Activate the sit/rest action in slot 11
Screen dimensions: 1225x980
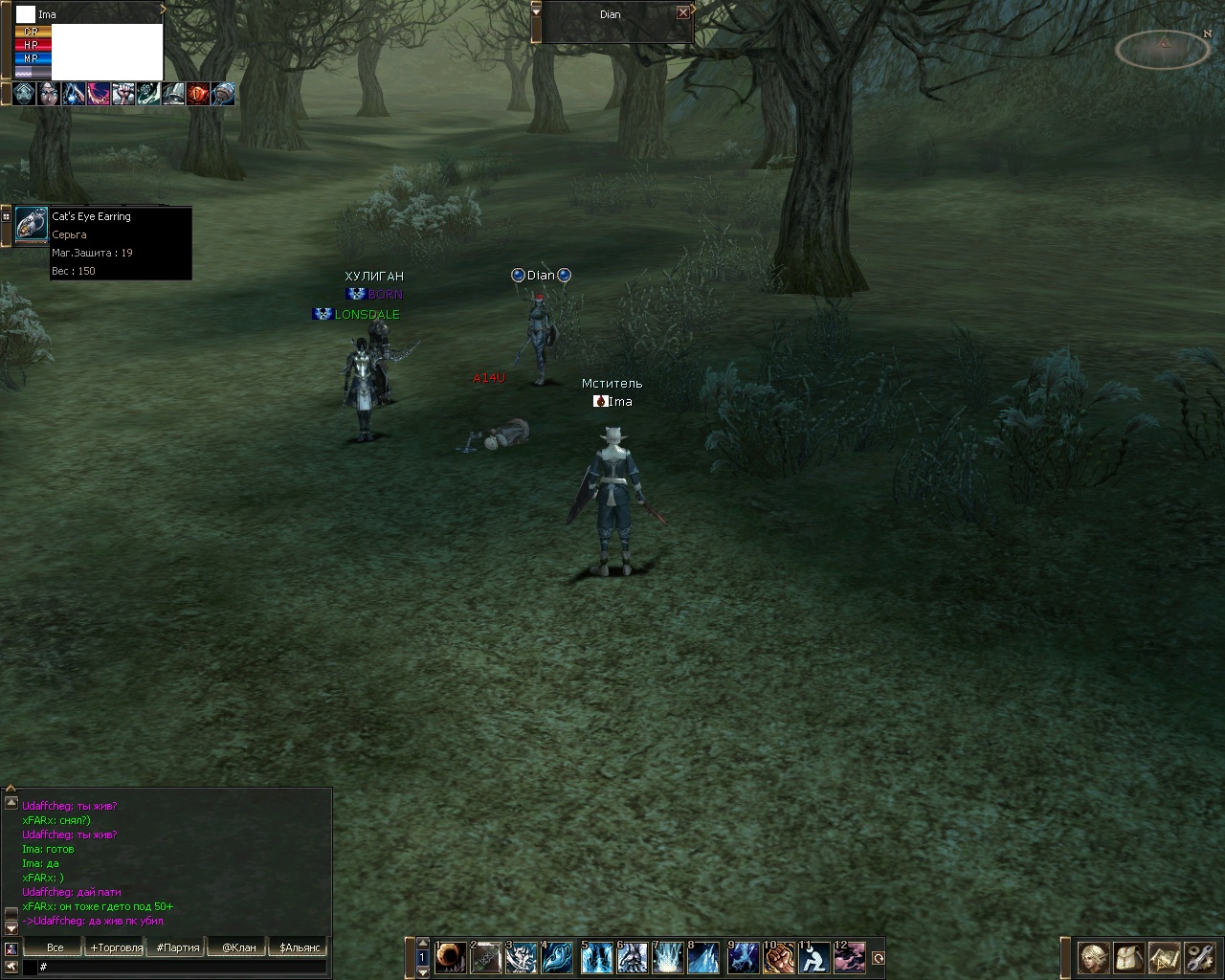[814, 957]
